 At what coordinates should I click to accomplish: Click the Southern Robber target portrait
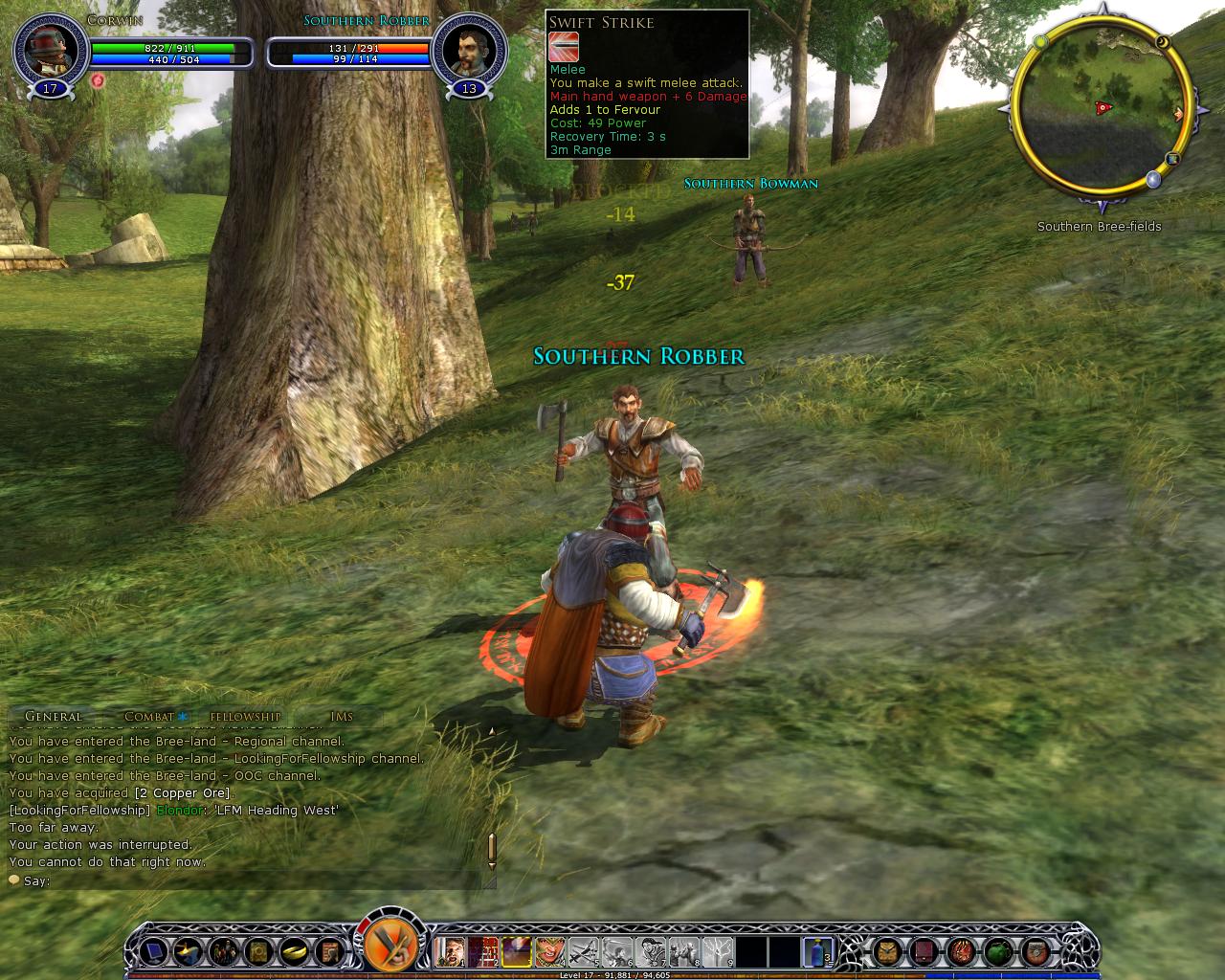point(468,50)
